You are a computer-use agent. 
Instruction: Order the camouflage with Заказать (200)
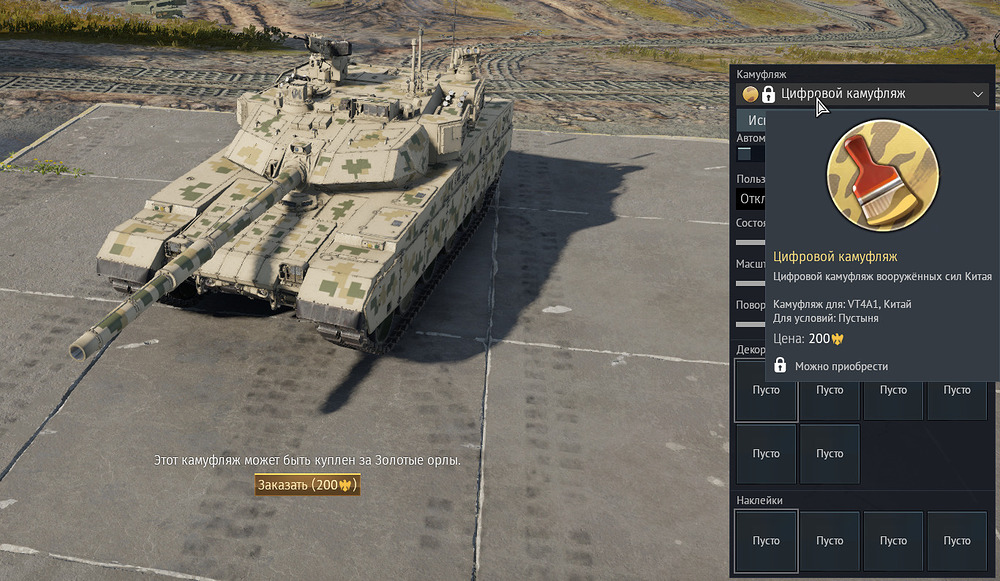tap(307, 485)
